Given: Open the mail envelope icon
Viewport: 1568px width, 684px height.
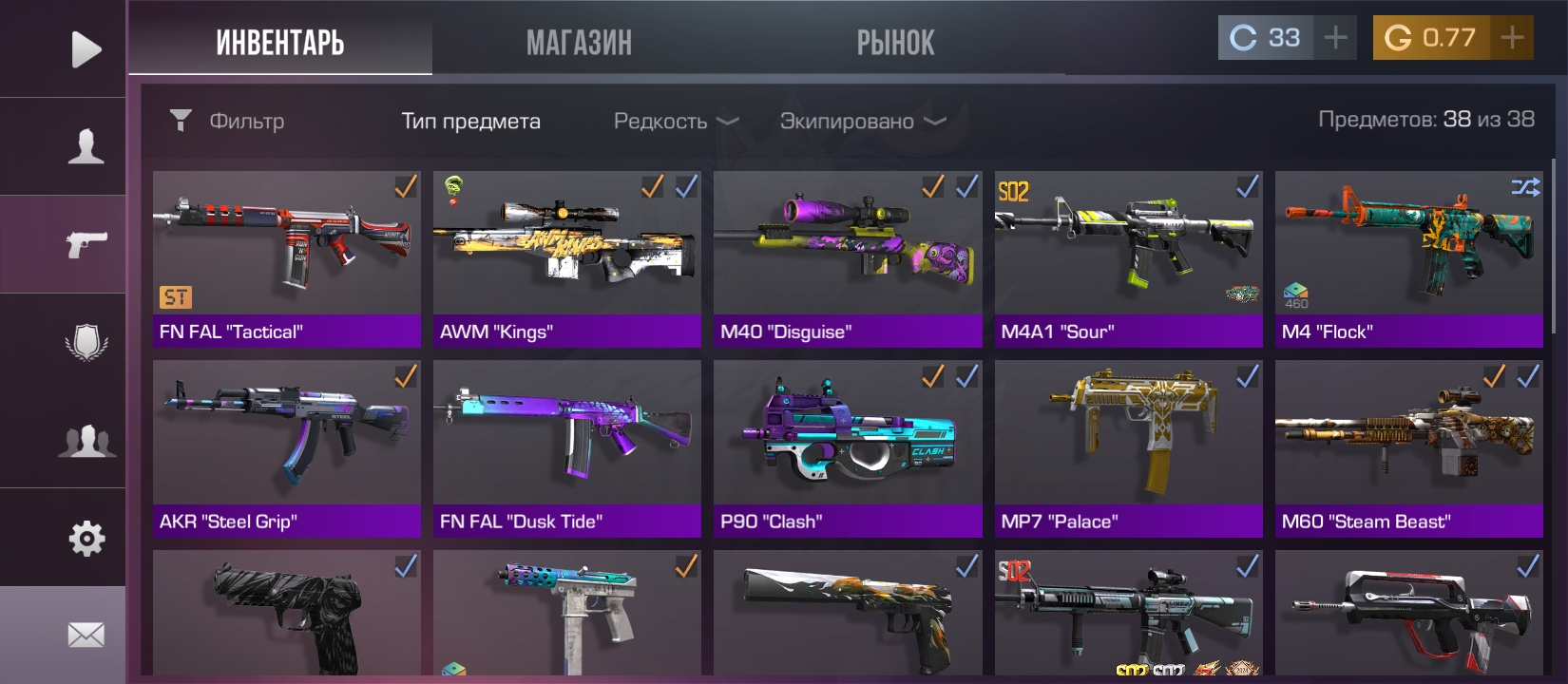Looking at the screenshot, I should (86, 635).
